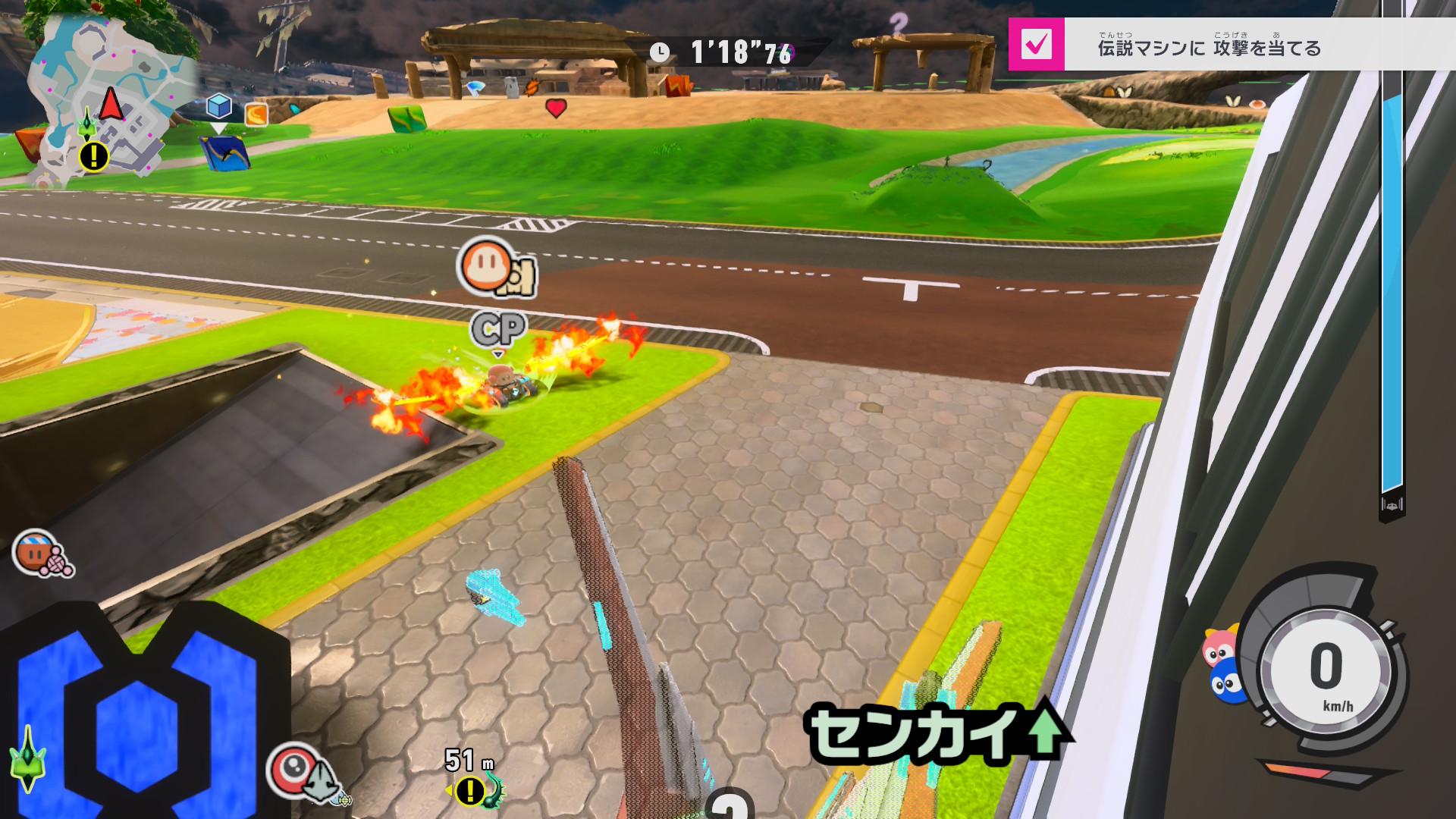Click the yellow exclamation marker on the minimap
The height and width of the screenshot is (819, 1456).
pos(94,157)
